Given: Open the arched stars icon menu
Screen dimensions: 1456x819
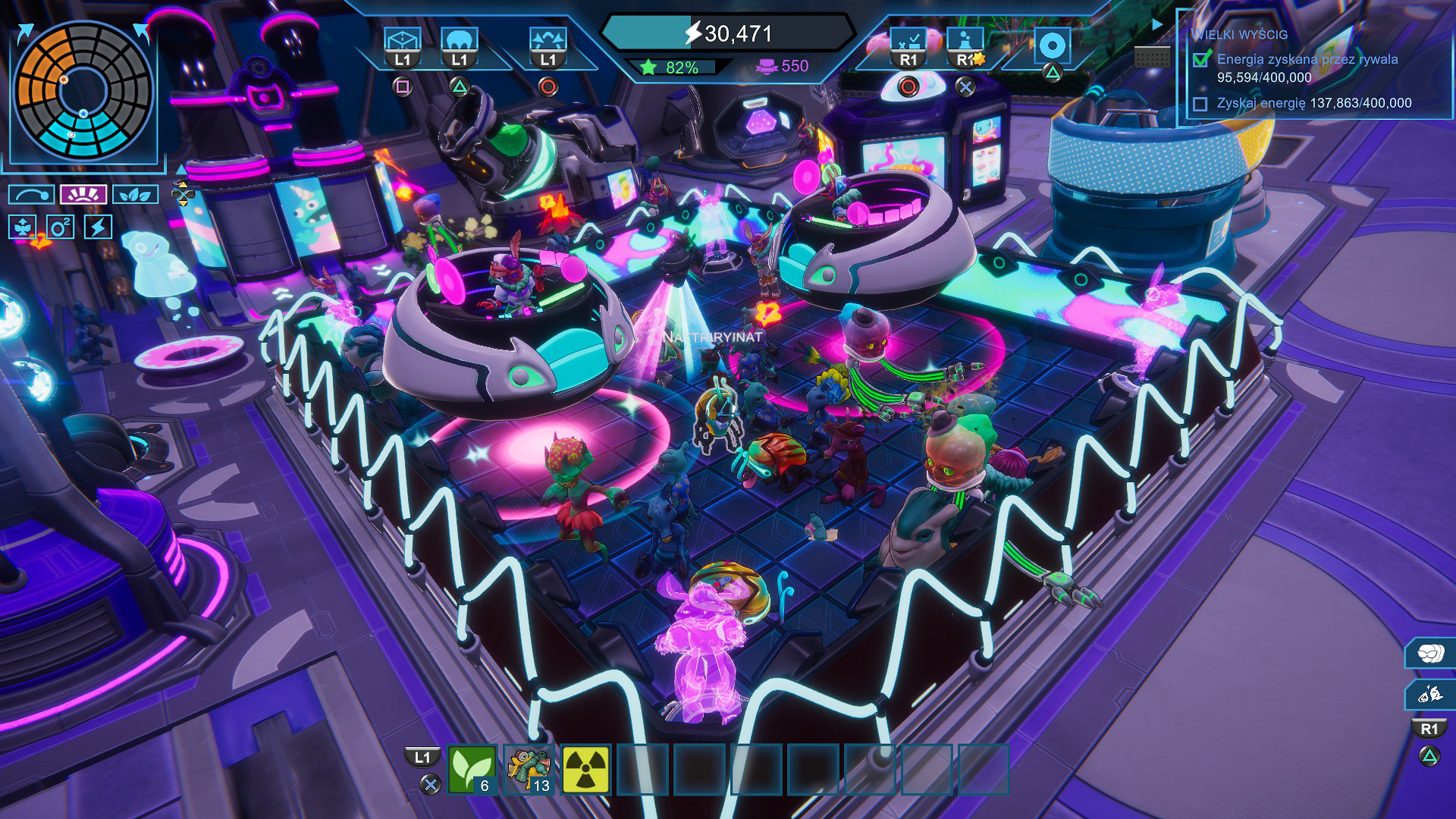Looking at the screenshot, I should (548, 42).
